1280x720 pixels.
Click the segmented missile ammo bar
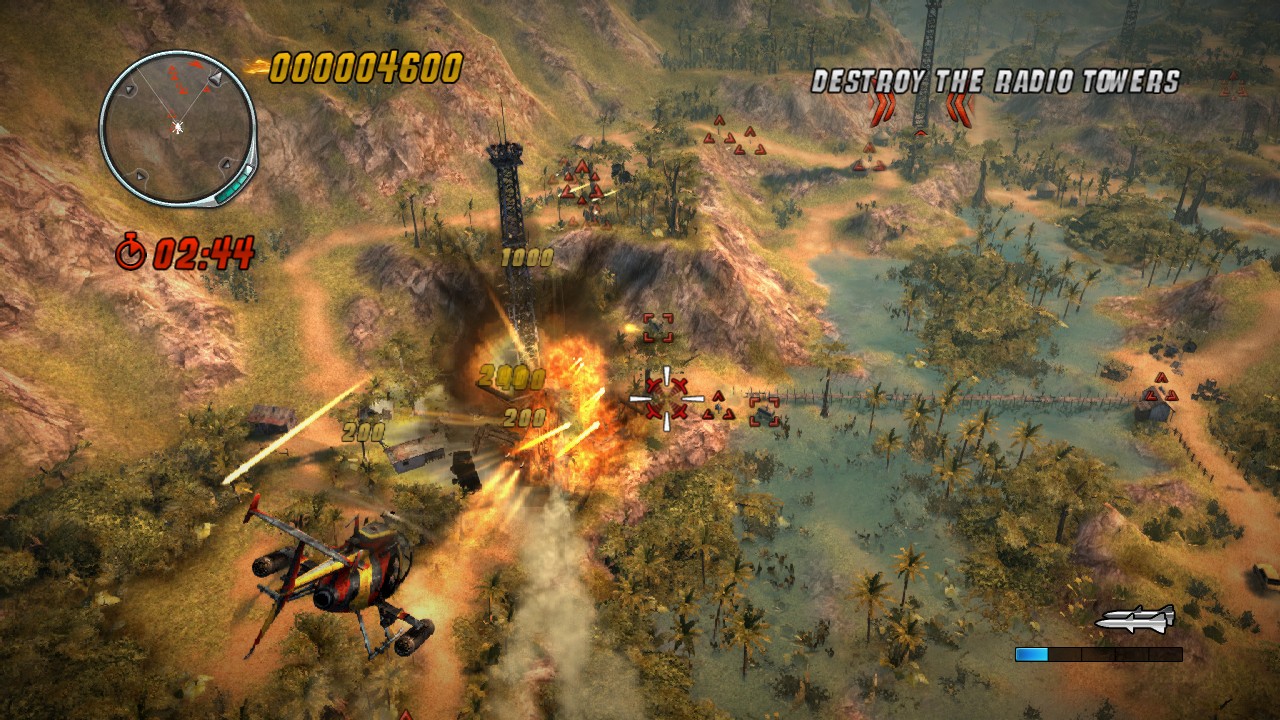point(1100,655)
